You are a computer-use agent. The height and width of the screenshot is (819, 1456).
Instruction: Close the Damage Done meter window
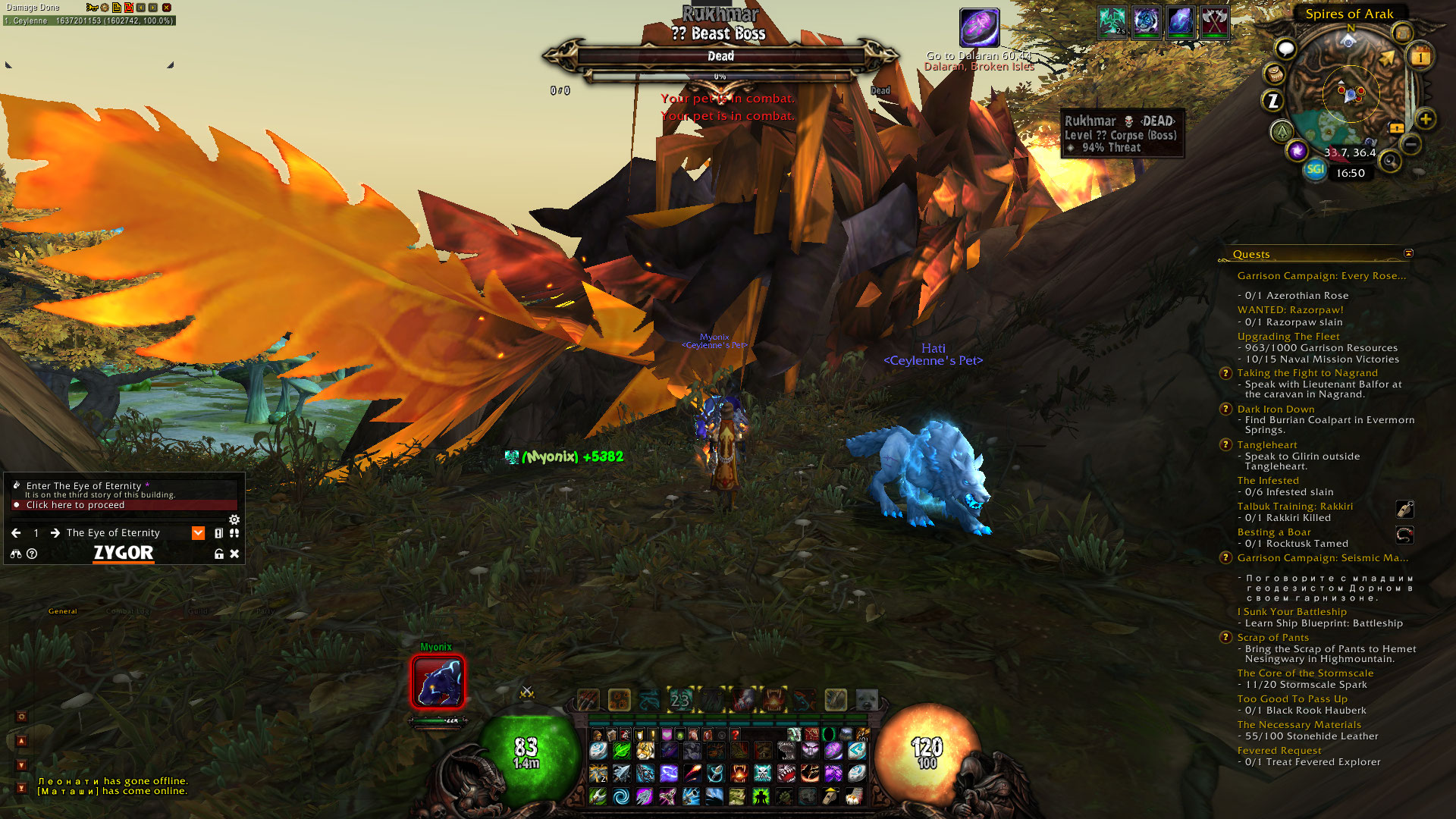pos(167,8)
